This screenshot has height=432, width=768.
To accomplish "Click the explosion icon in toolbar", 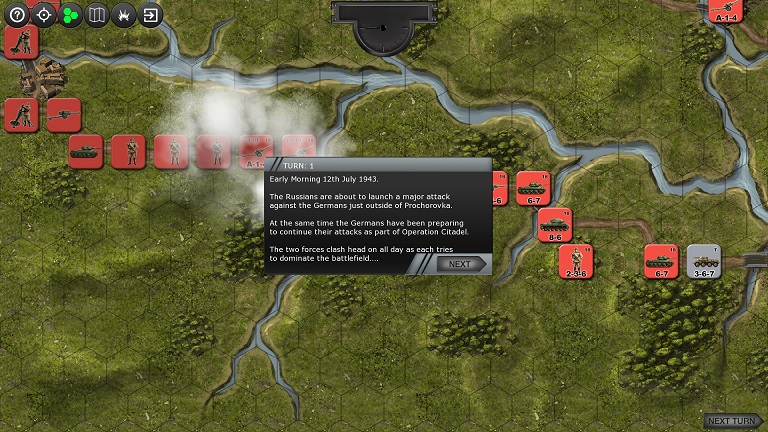I will tap(123, 15).
